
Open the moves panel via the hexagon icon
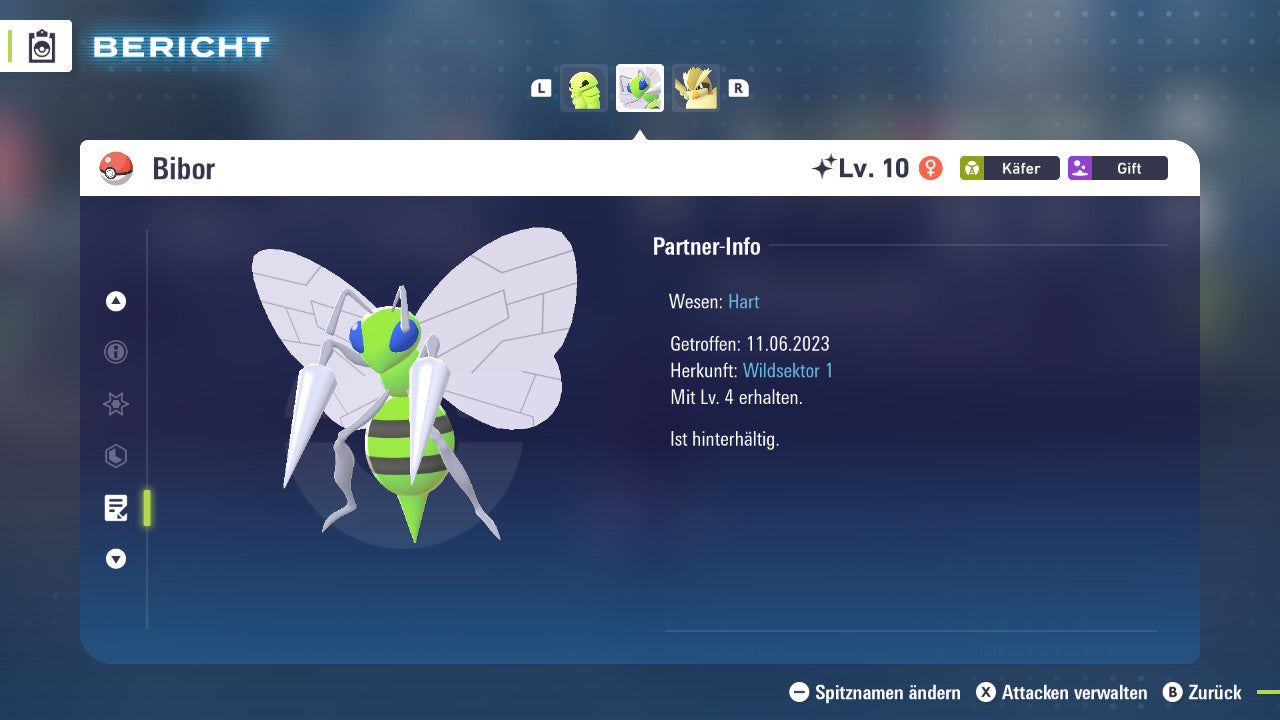coord(115,456)
